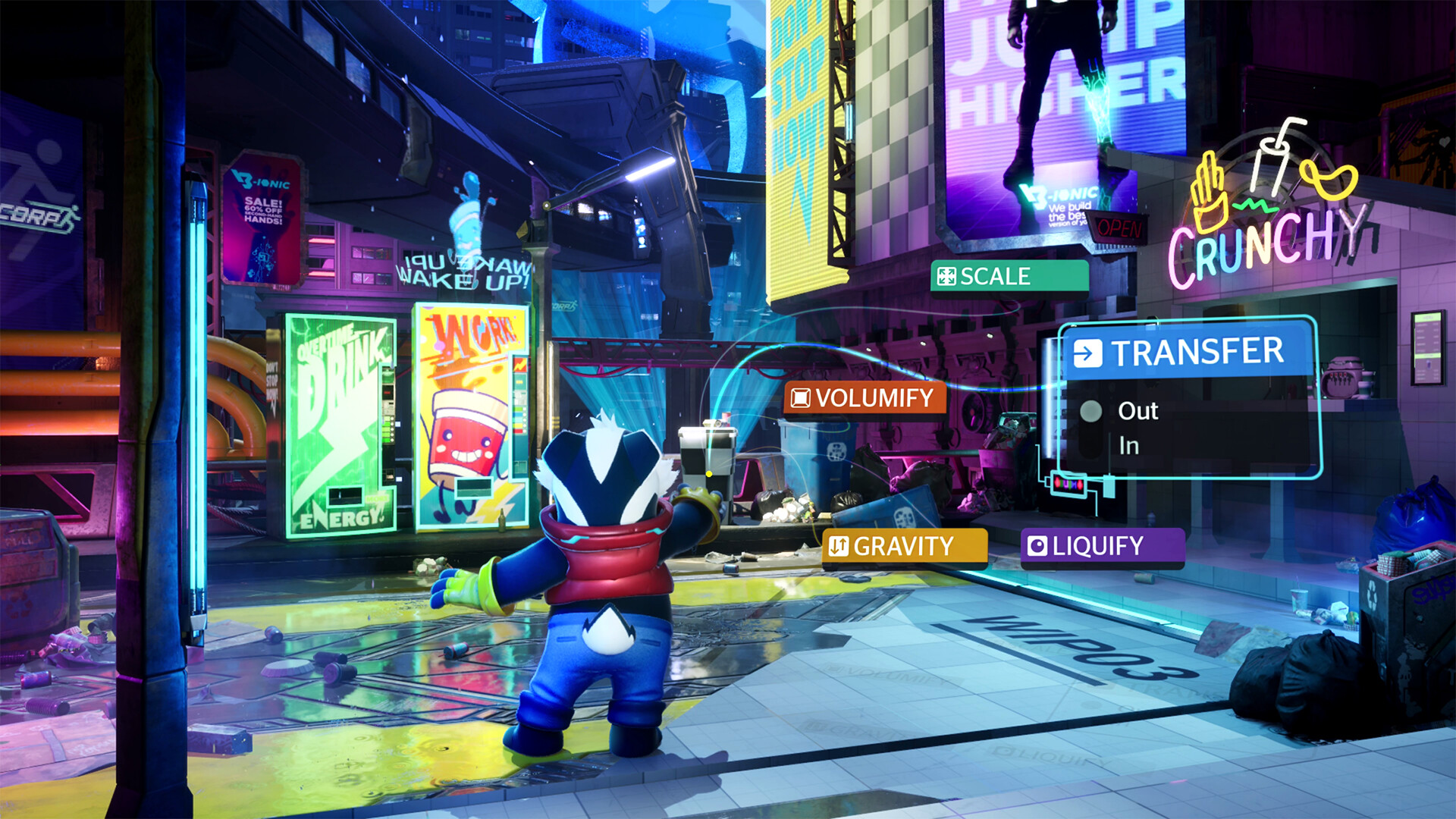Select the Transfer arrow icon

[x=1090, y=352]
